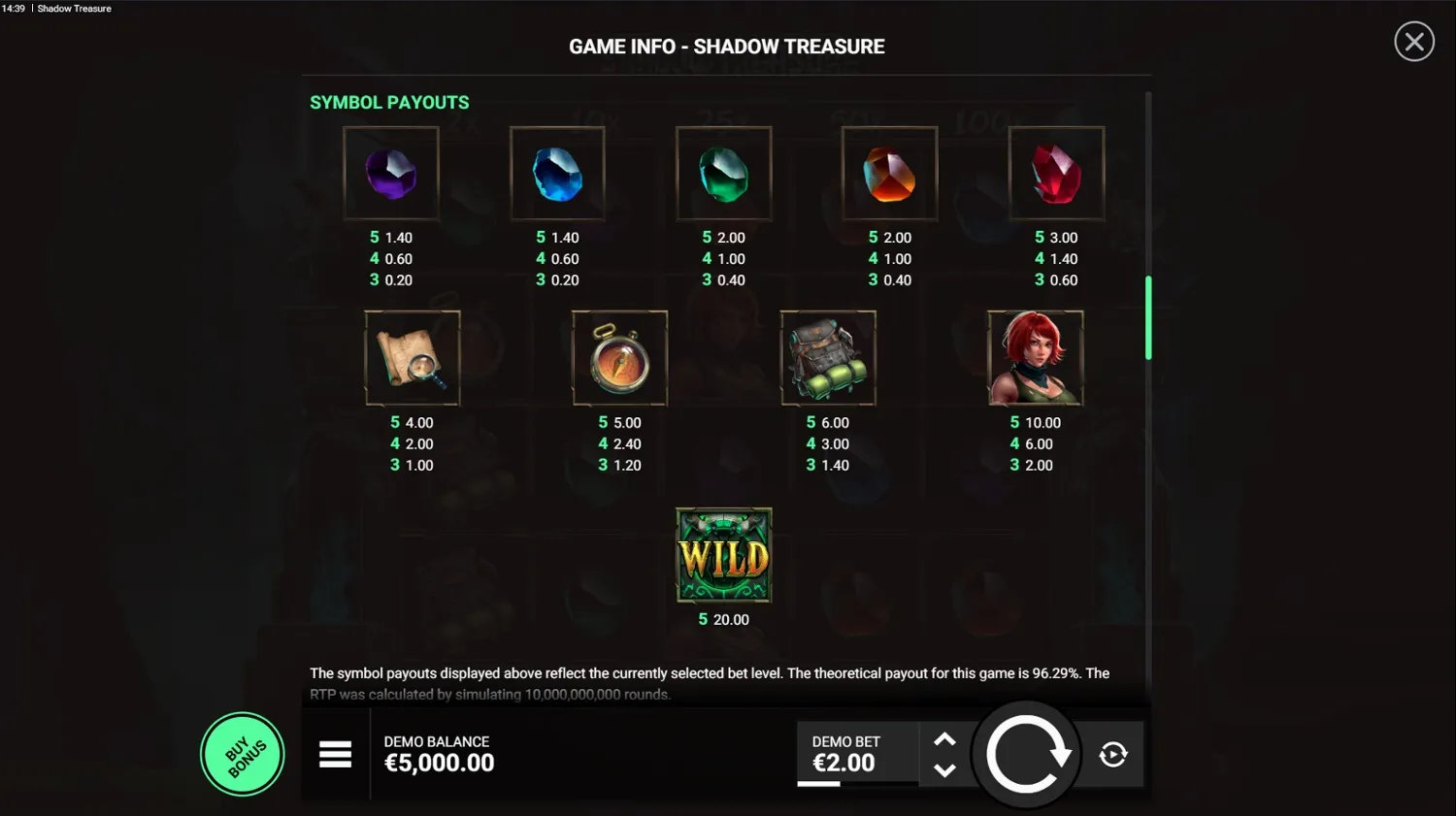Increase the demo bet with the up arrow
Image resolution: width=1456 pixels, height=816 pixels.
[x=944, y=739]
